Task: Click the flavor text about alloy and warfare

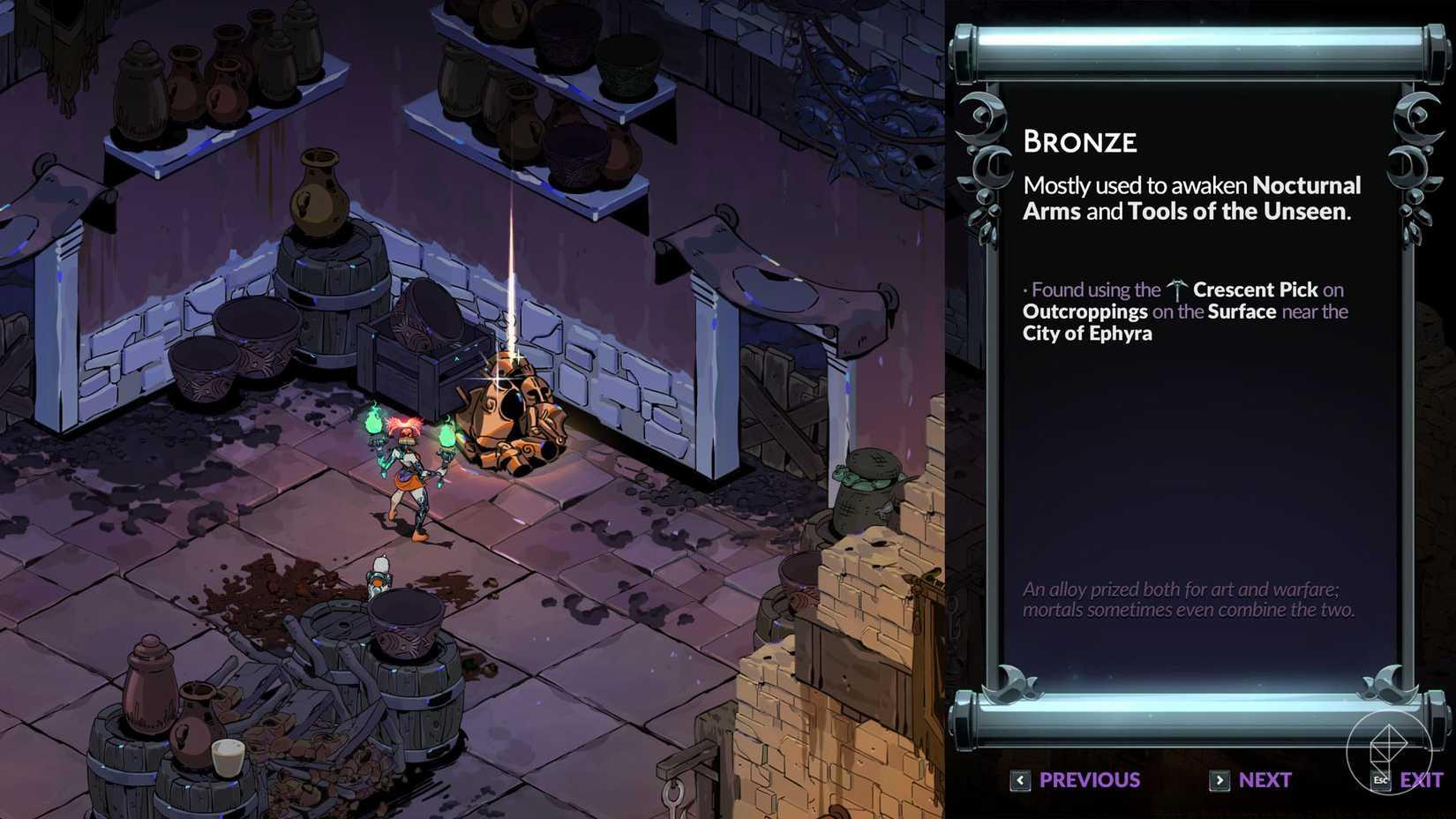Action: pos(1190,598)
